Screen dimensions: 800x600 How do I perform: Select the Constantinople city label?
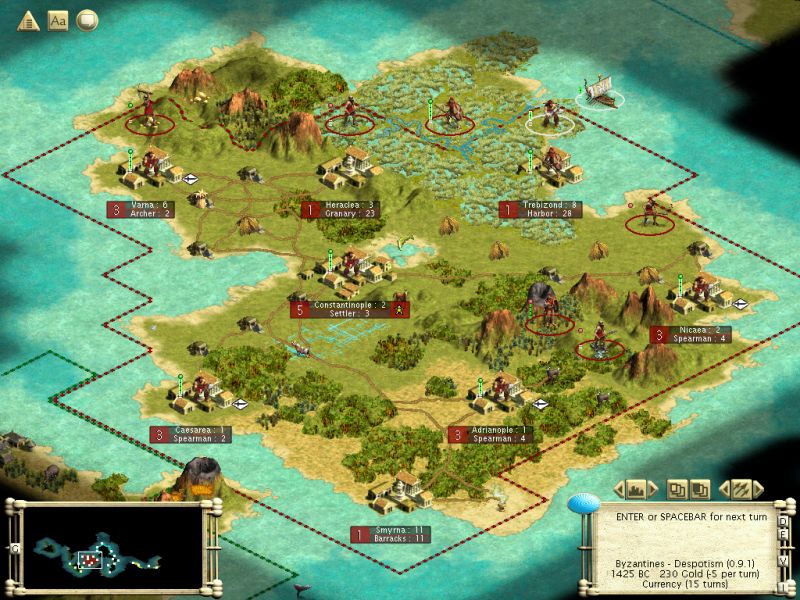coord(350,308)
